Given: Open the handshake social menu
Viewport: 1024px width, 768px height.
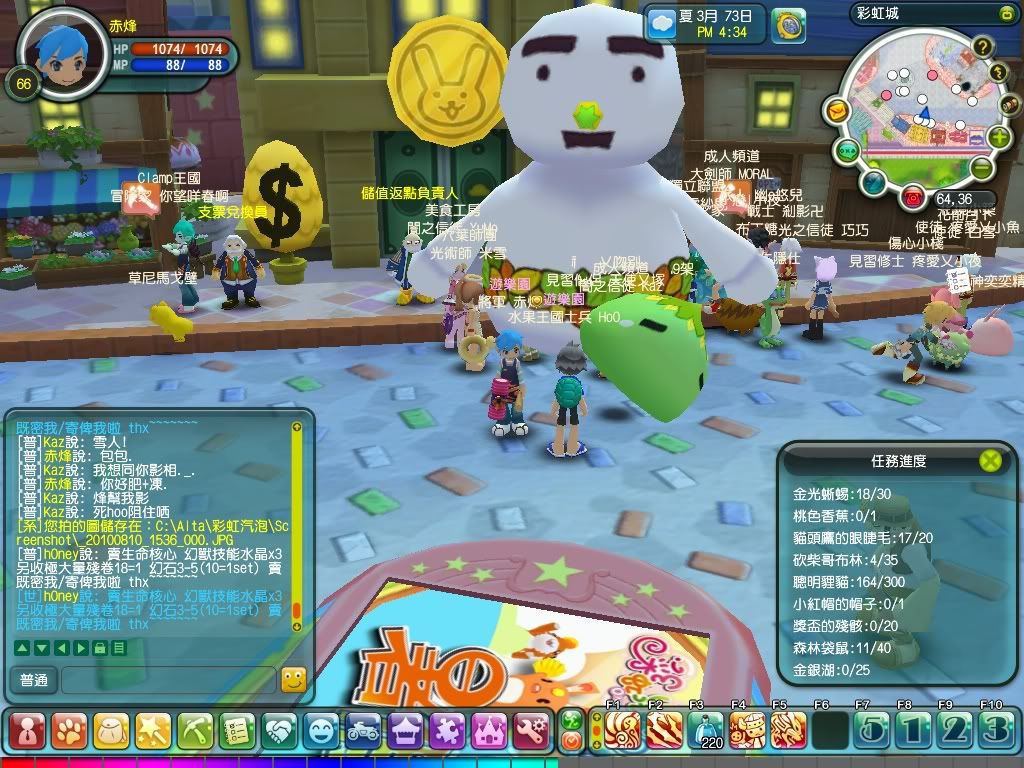Looking at the screenshot, I should tap(280, 730).
